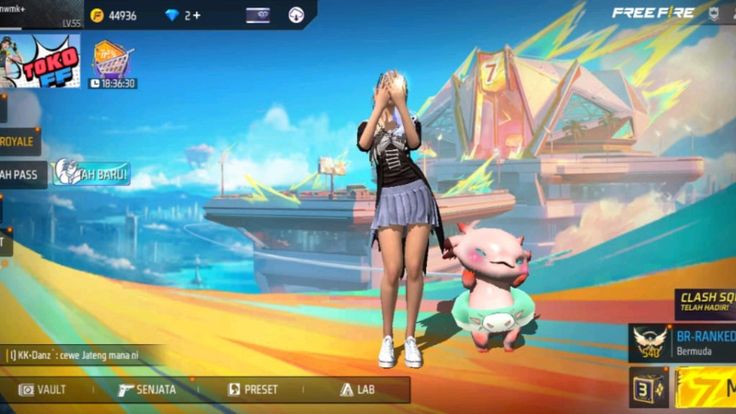
Task: Open the voucher ticket icon
Action: (x=257, y=15)
